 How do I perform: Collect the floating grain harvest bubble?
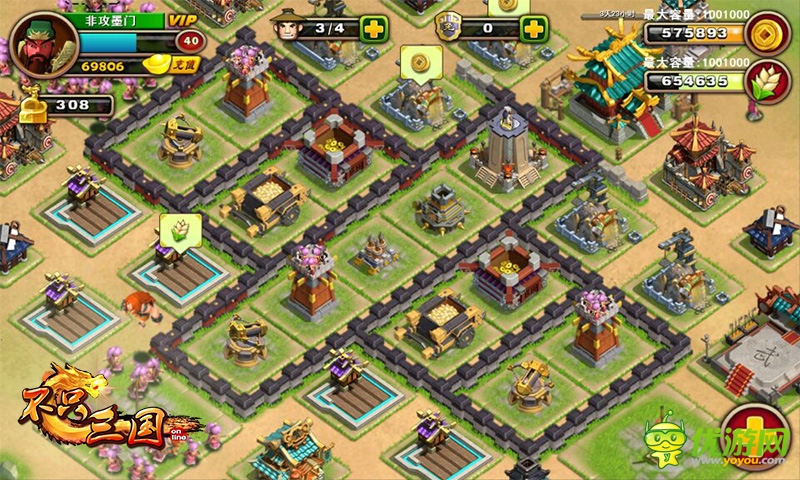click(181, 228)
